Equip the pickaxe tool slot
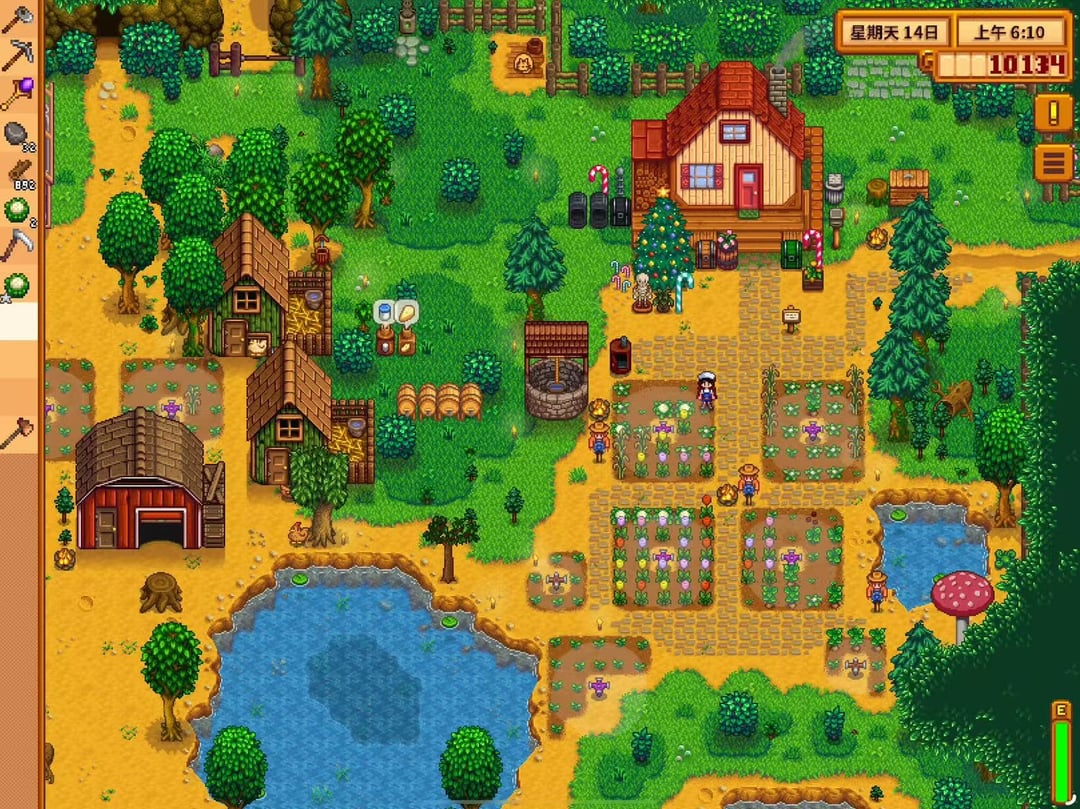The height and width of the screenshot is (809, 1080). [18, 57]
